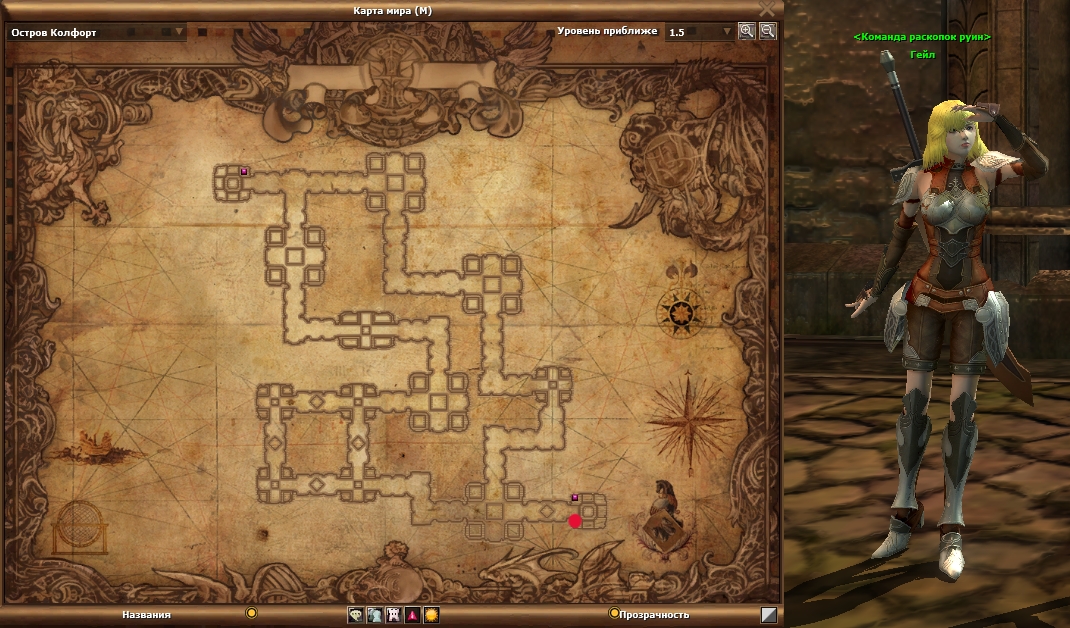Toggle the white castle tower map filter
The image size is (1070, 628).
(393, 615)
